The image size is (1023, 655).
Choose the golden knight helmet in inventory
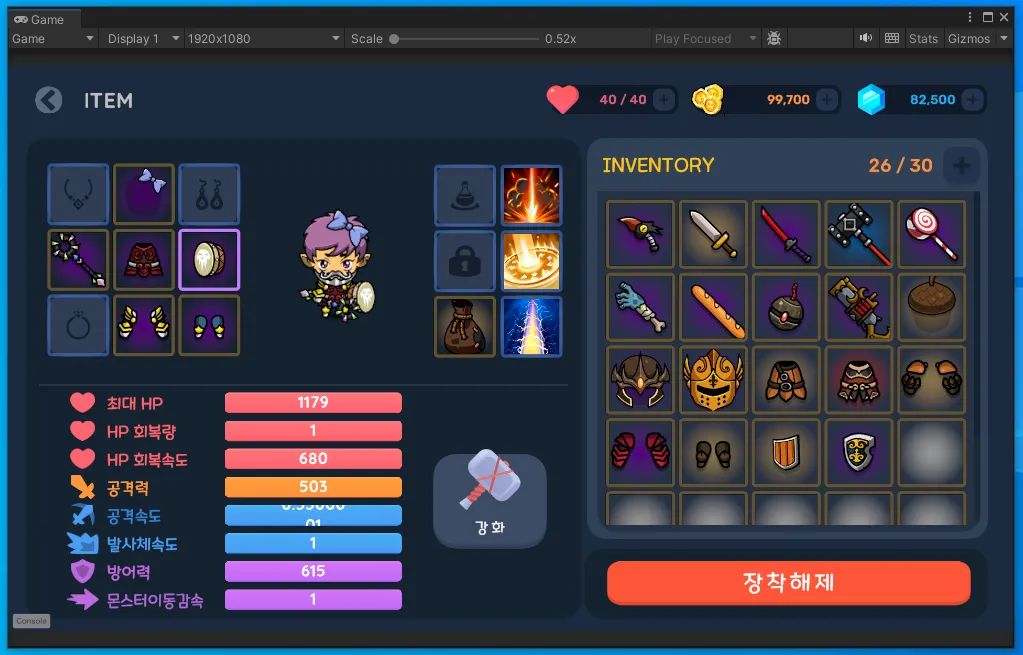[714, 380]
